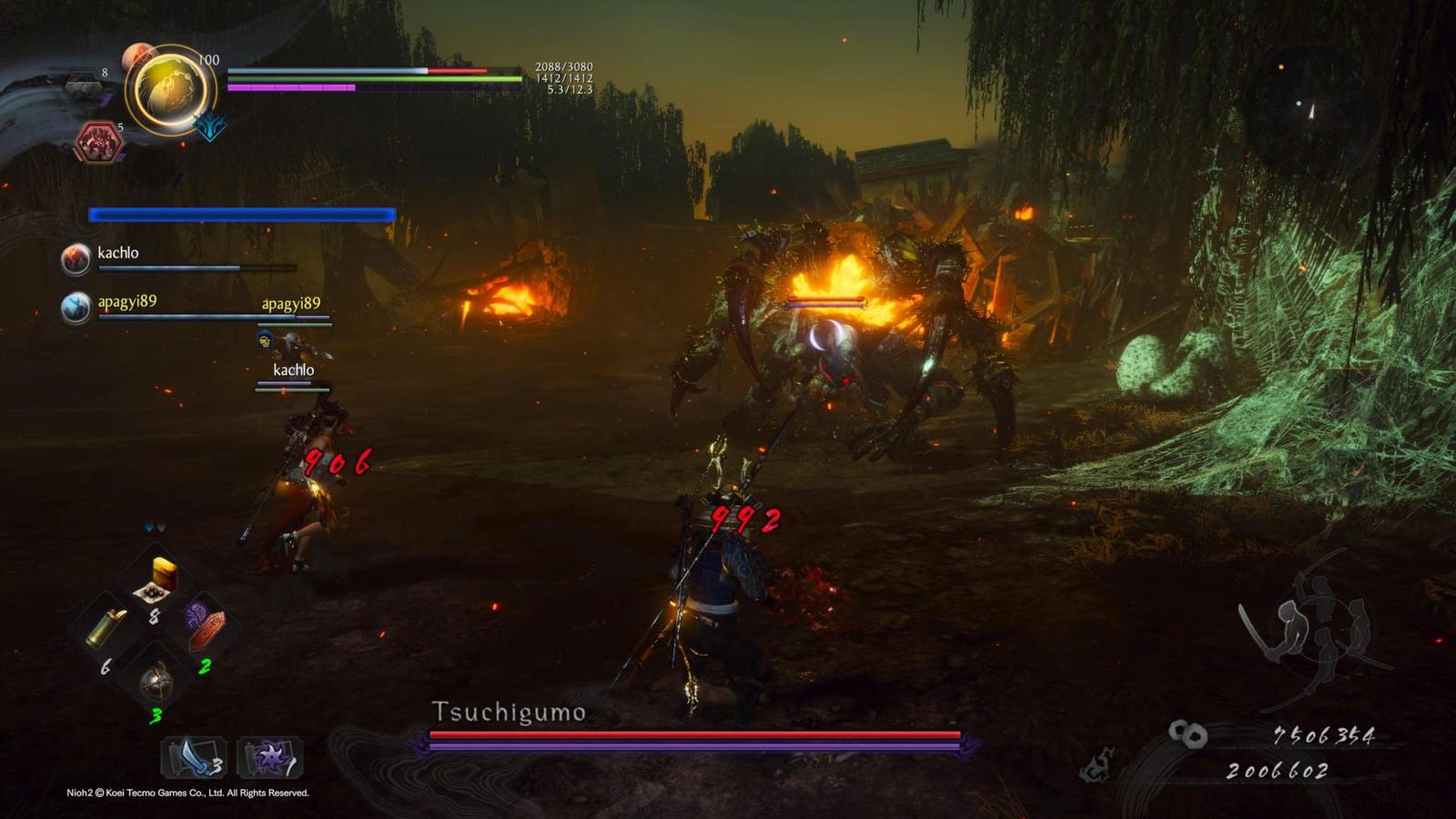Activate the grey hexagonal yokai skill
Image resolution: width=1456 pixels, height=819 pixels.
(86, 86)
